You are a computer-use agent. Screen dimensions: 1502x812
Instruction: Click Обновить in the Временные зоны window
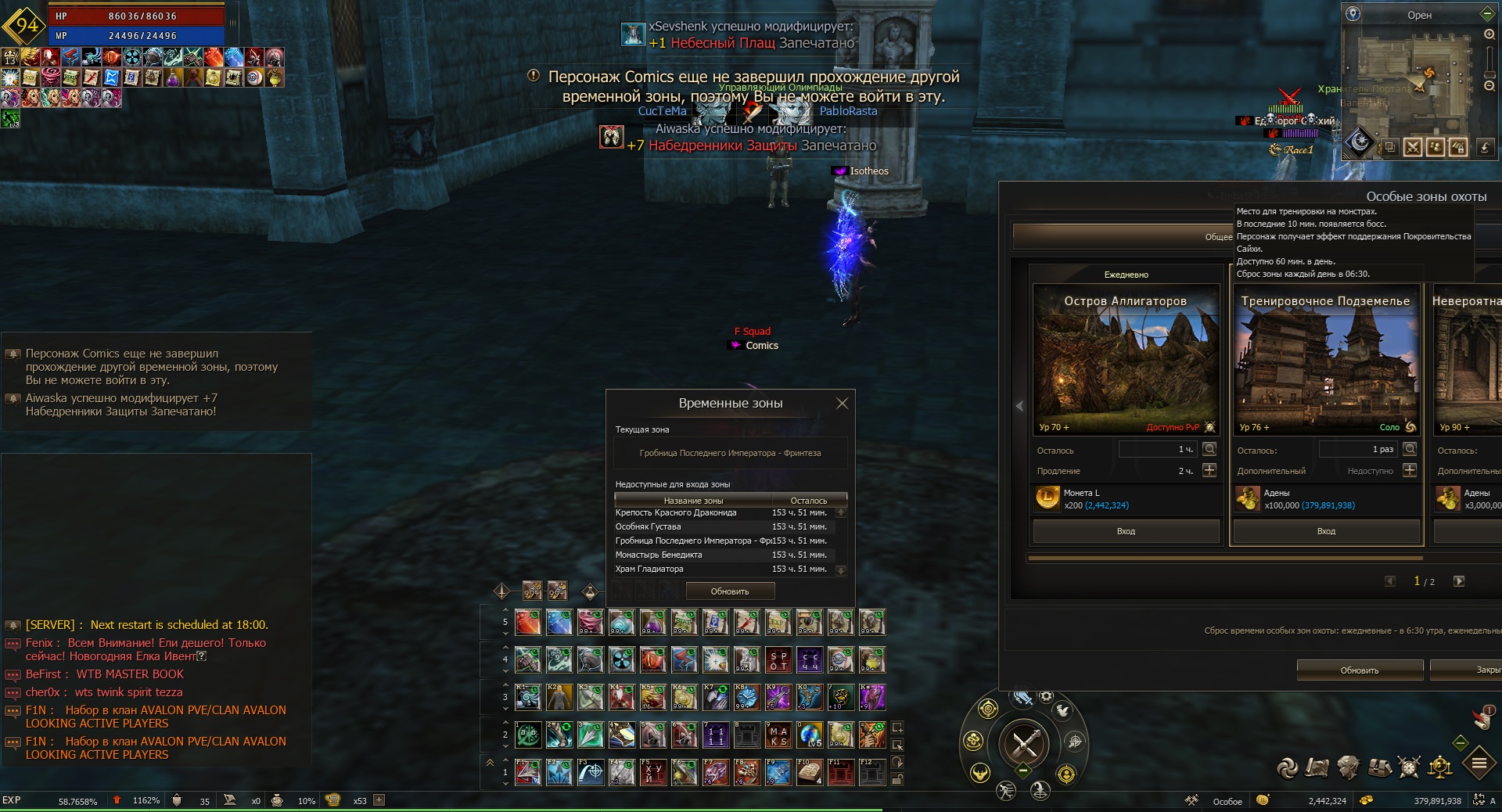tap(730, 591)
